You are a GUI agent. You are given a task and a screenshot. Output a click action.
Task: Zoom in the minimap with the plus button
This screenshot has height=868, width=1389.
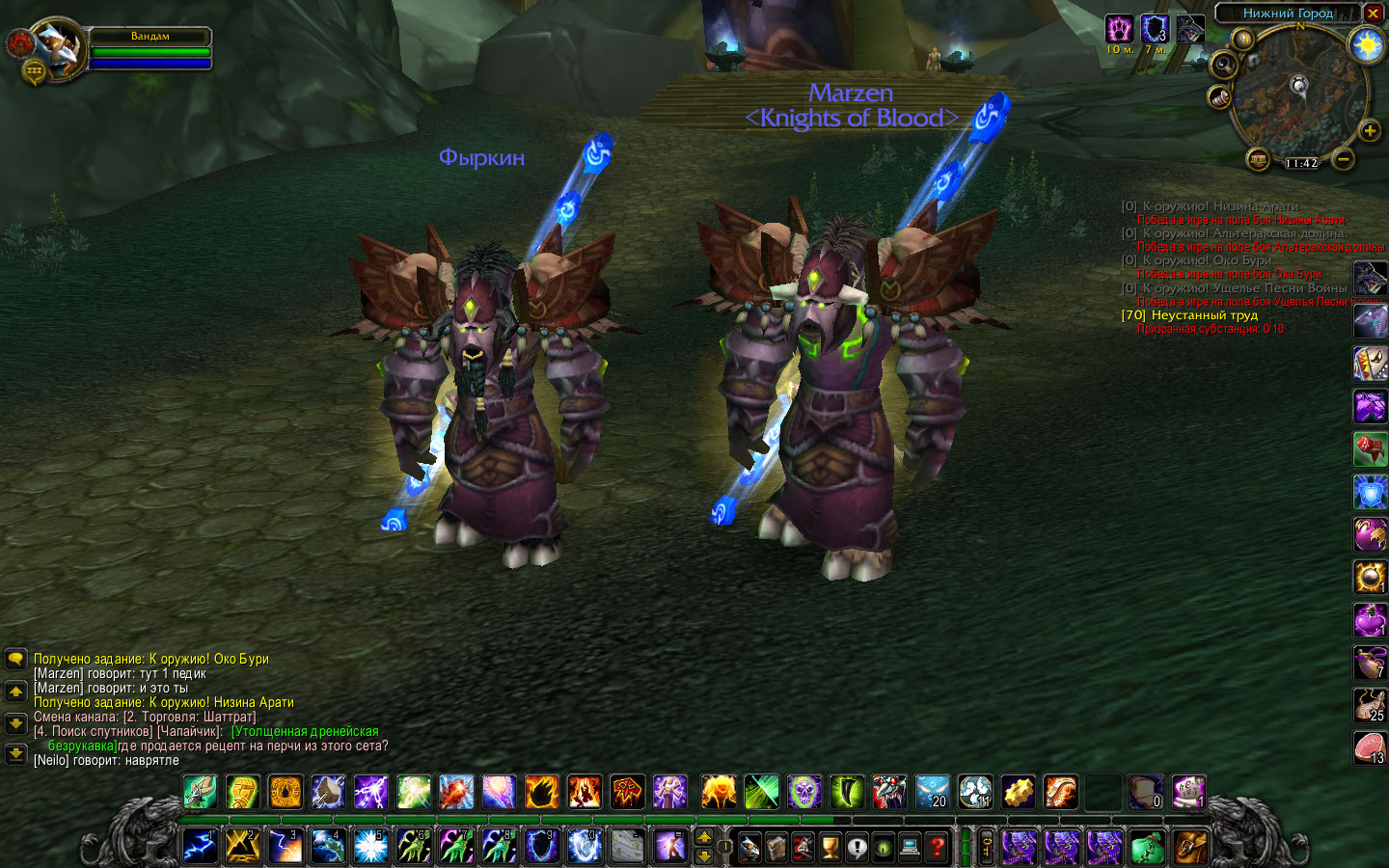coord(1369,130)
